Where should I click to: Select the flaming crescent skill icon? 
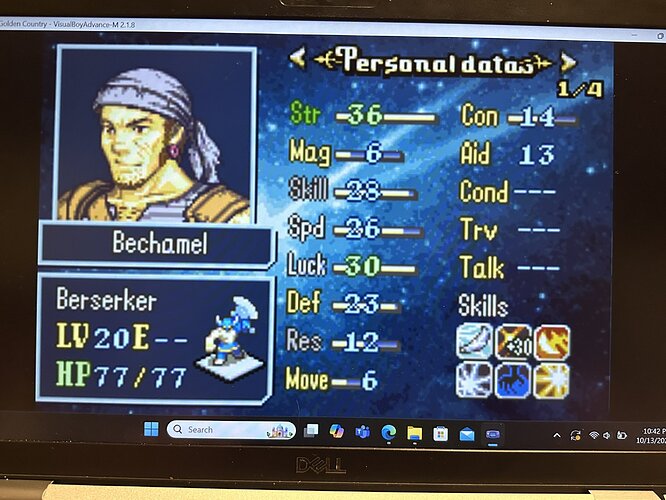[x=551, y=341]
